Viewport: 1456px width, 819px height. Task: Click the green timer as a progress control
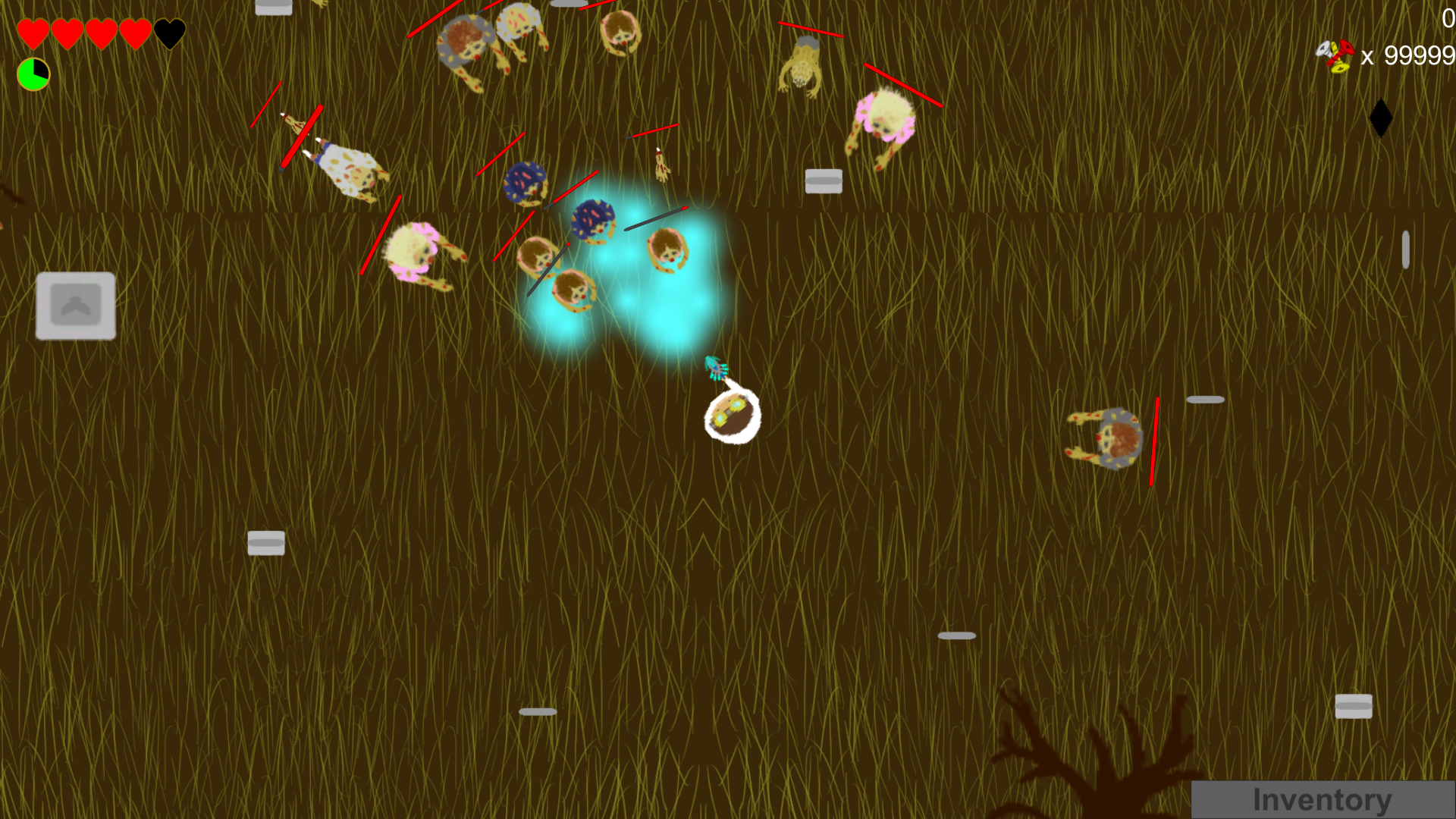33,73
